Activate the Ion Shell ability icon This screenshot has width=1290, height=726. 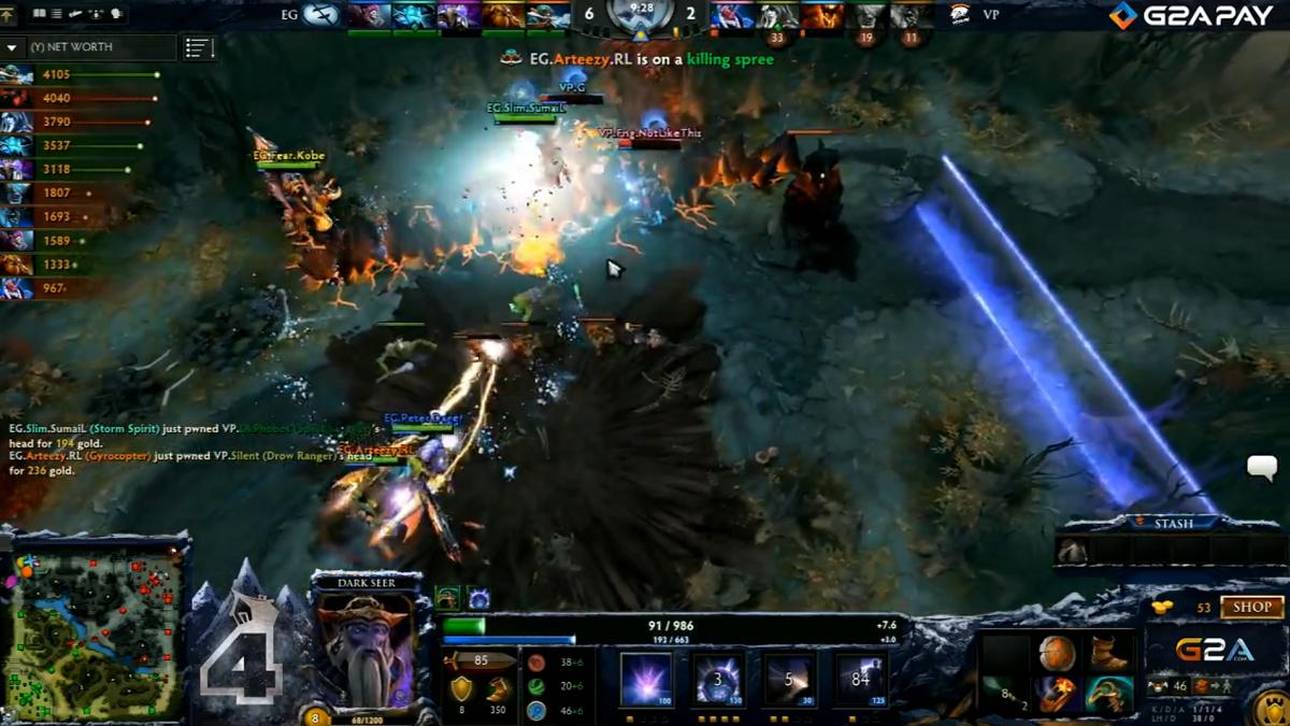[x=719, y=680]
